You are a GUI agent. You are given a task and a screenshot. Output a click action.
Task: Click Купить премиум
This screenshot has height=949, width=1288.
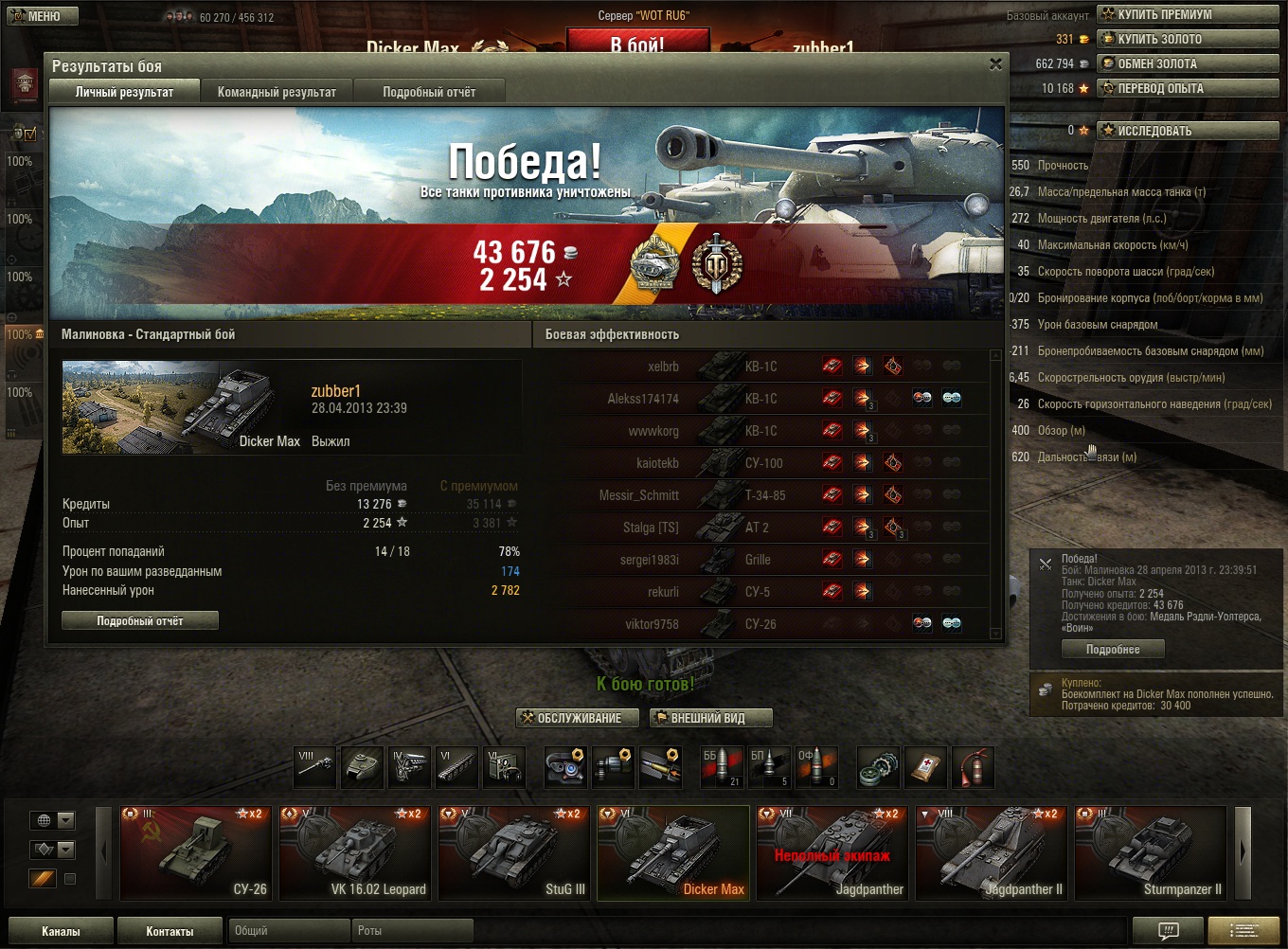pos(1190,14)
